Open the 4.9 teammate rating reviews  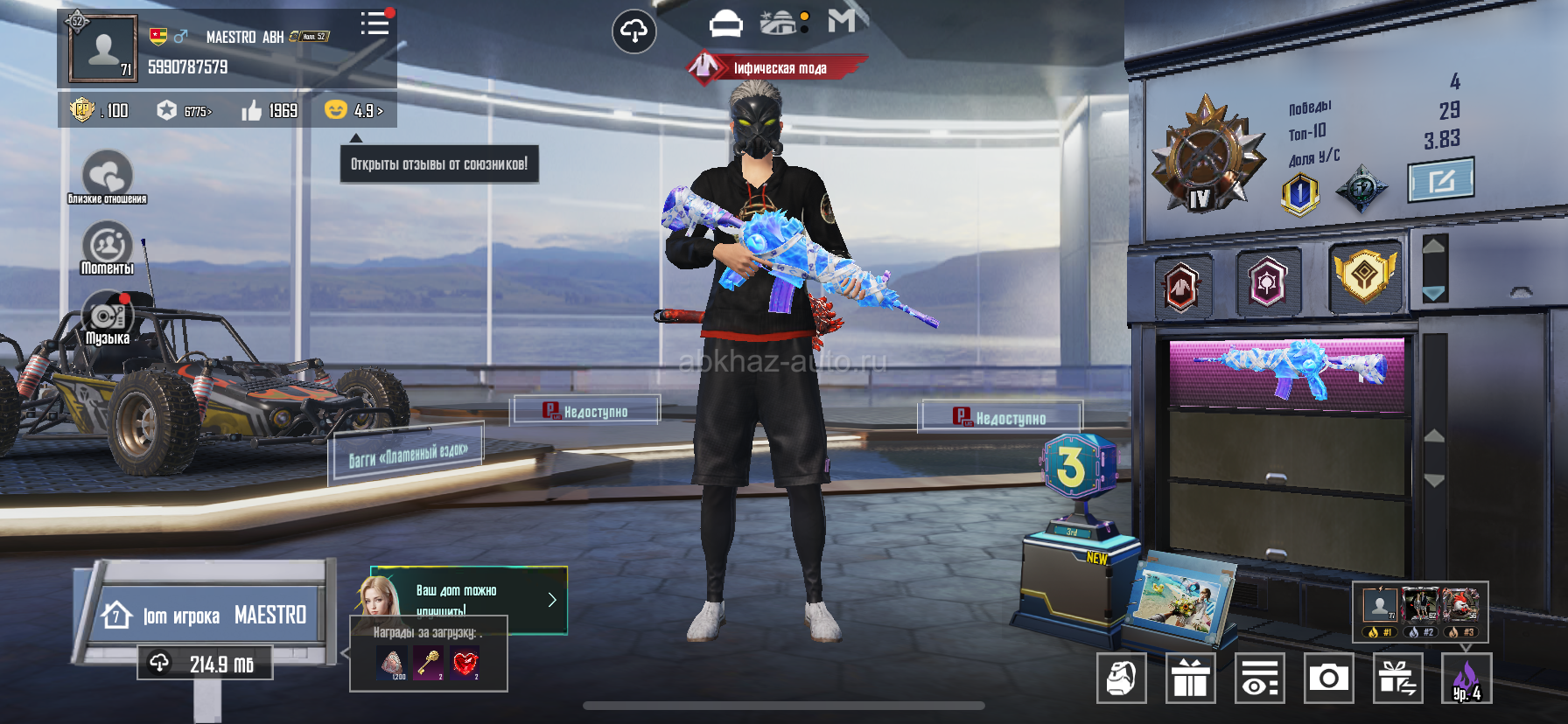(x=353, y=111)
